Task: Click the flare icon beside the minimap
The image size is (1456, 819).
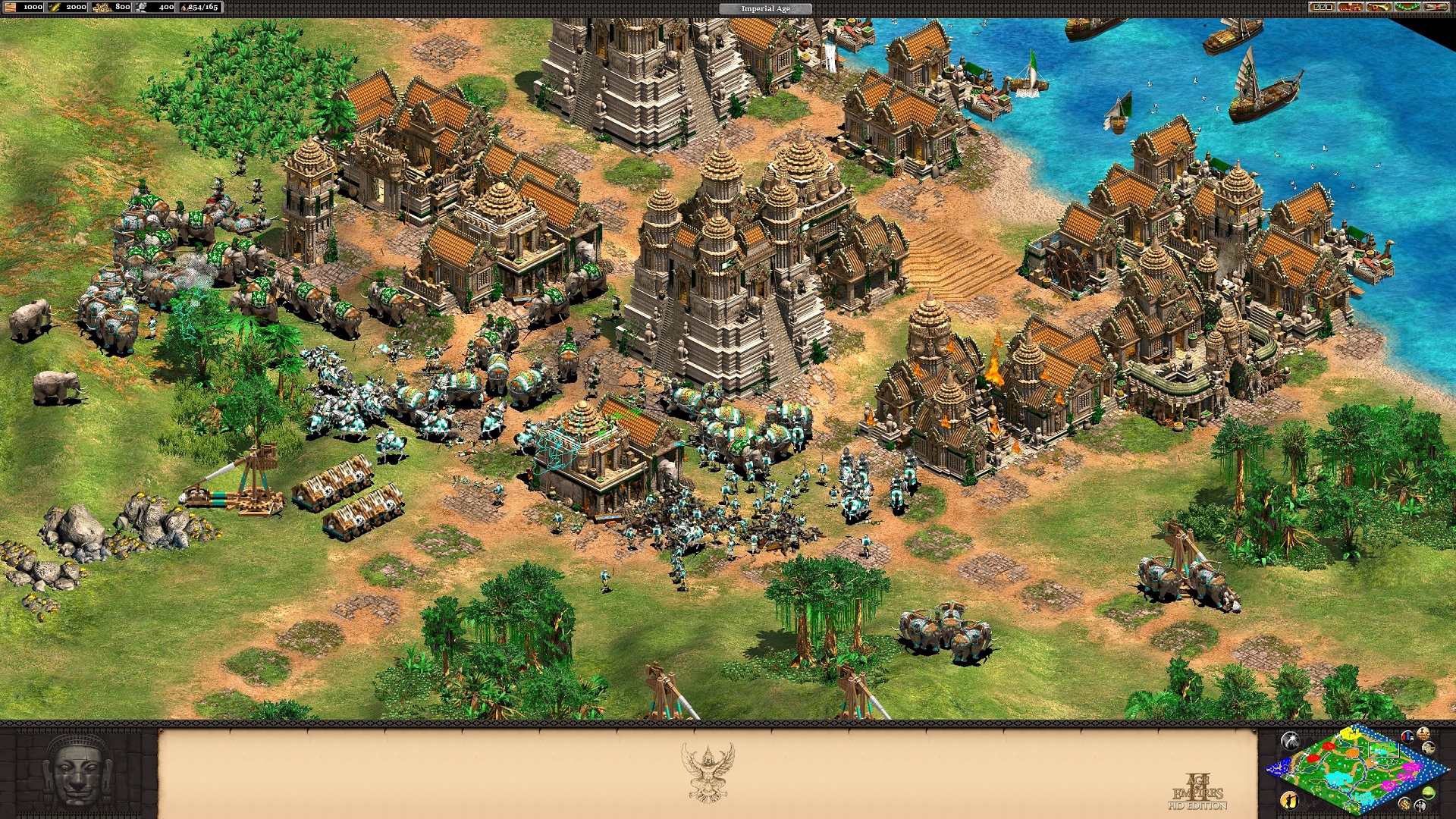Action: coord(1290,739)
